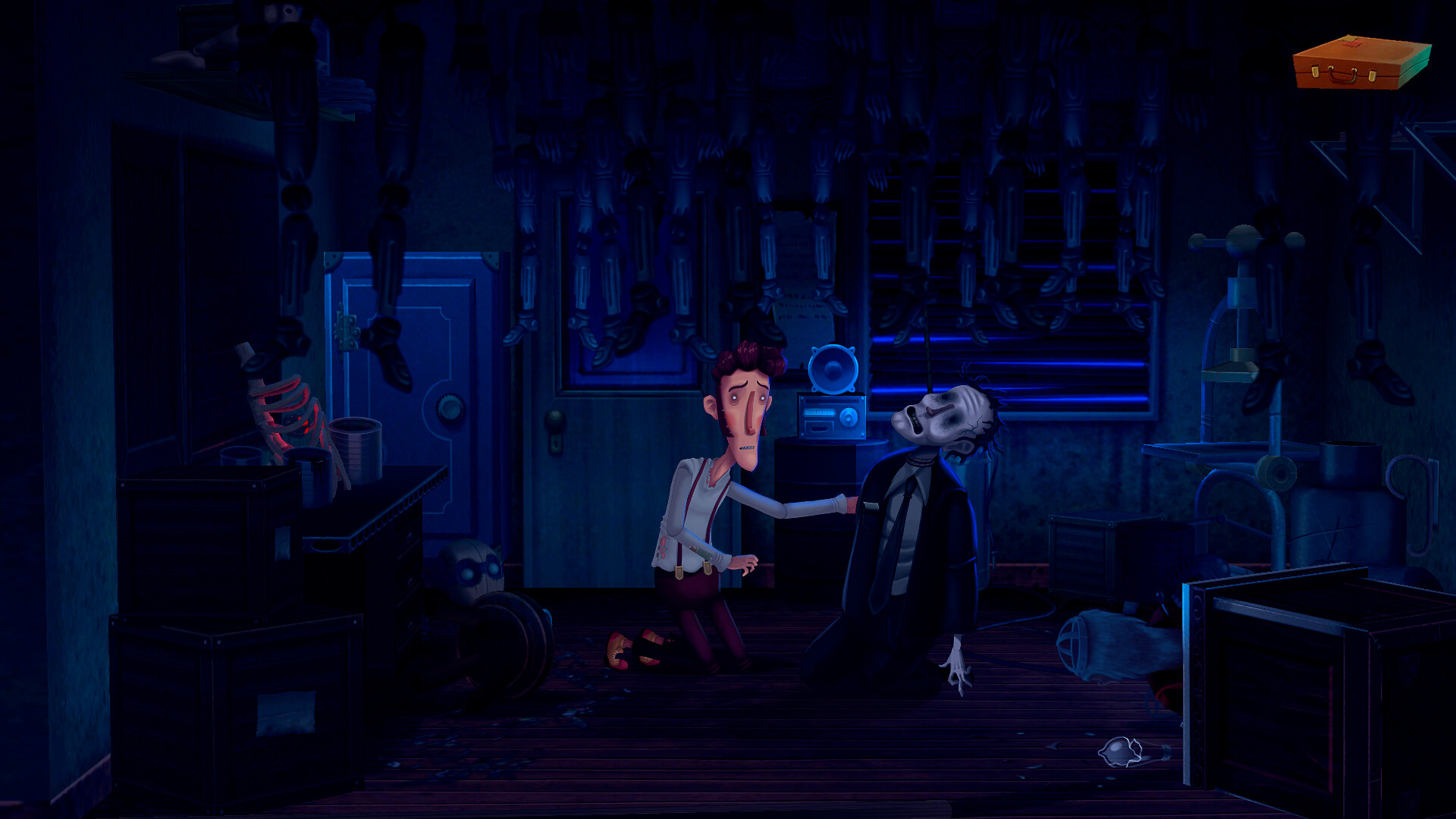Image resolution: width=1456 pixels, height=819 pixels.
Task: Turn the radio's round tuning knob
Action: [849, 416]
